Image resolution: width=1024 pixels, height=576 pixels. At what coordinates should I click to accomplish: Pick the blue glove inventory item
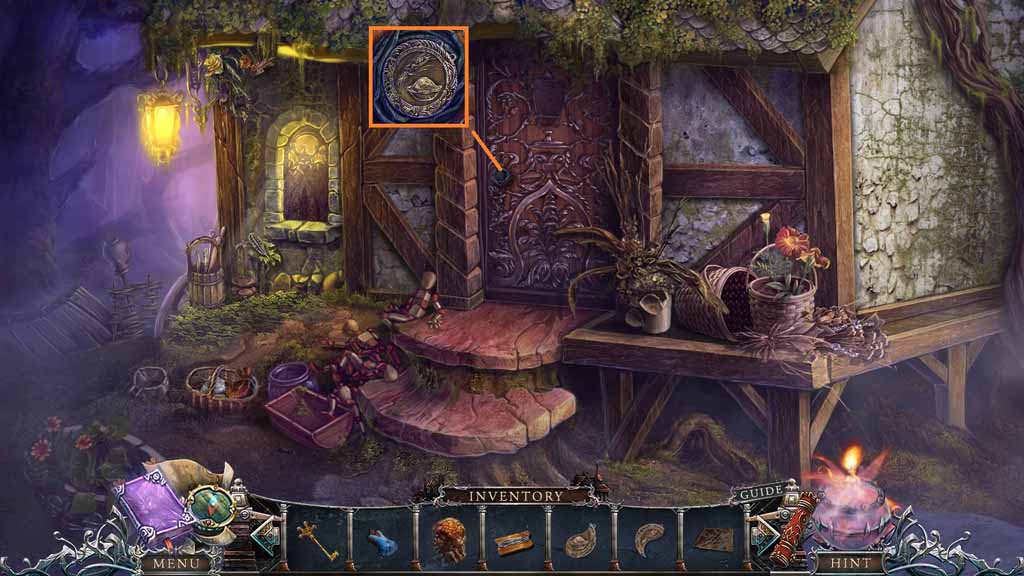(x=383, y=541)
